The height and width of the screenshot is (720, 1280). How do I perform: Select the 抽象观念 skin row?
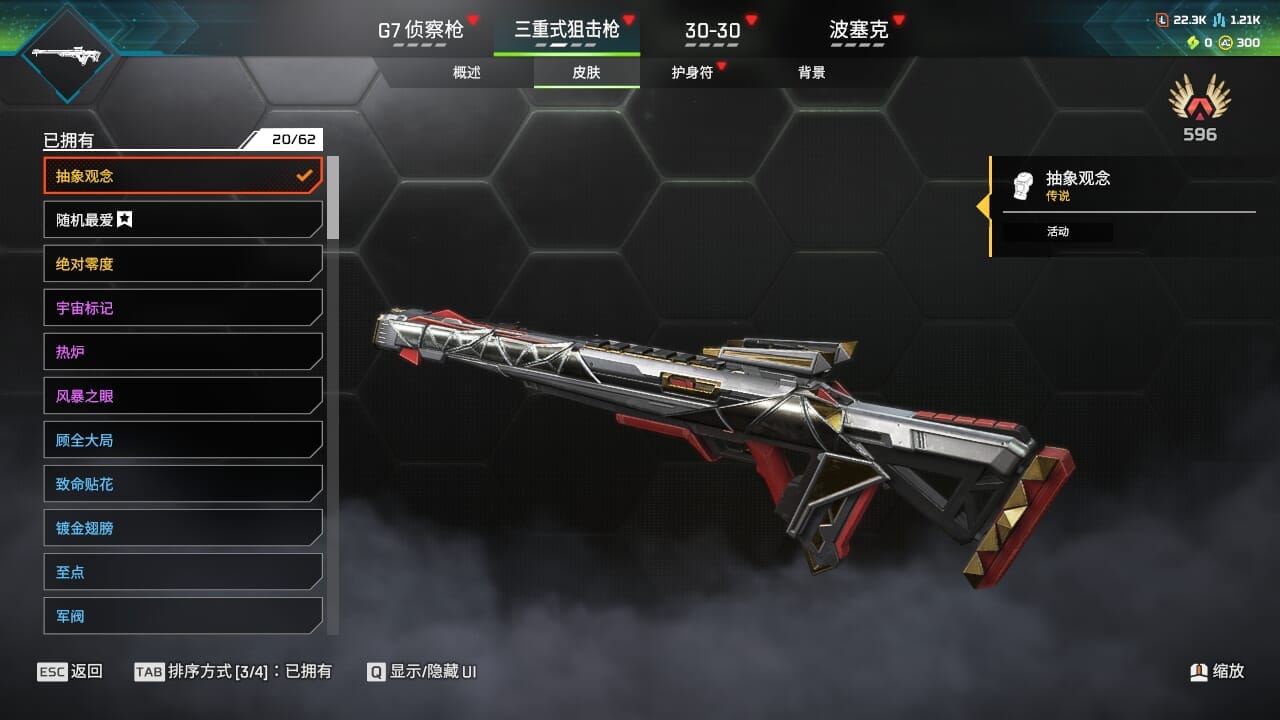(x=183, y=176)
